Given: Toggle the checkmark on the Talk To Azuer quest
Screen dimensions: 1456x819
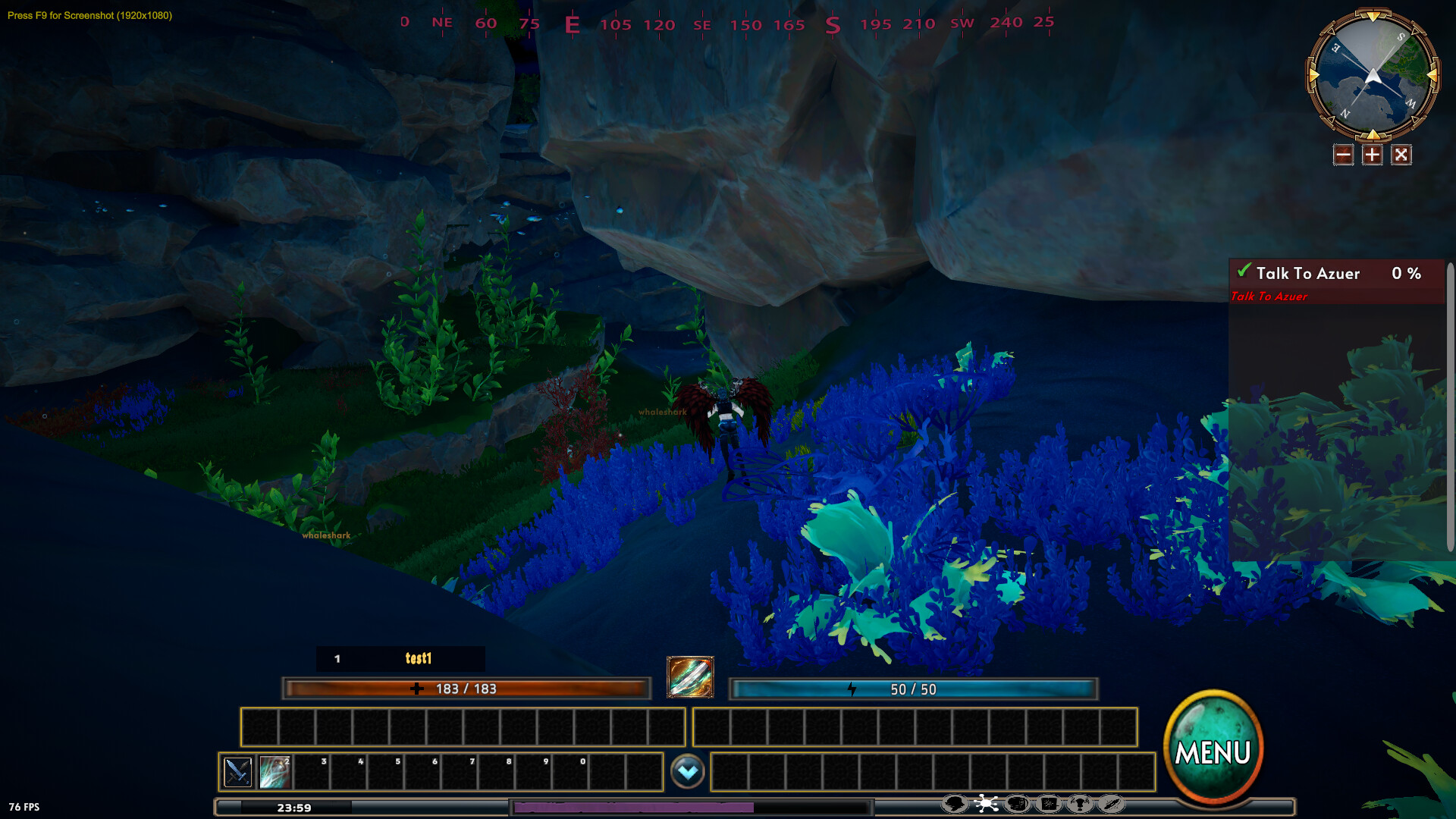Looking at the screenshot, I should pos(1244,270).
